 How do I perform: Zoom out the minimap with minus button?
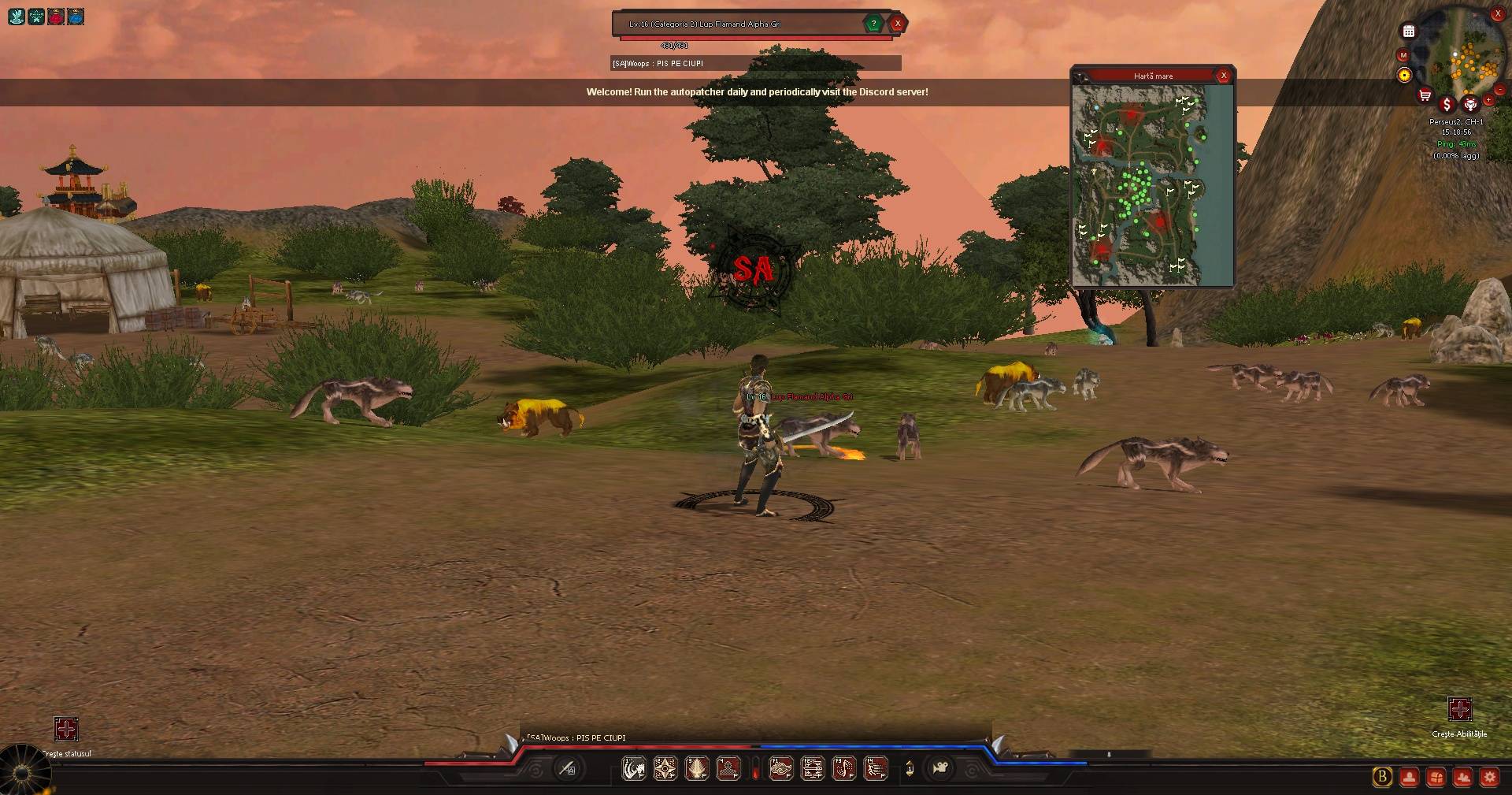[1500, 90]
